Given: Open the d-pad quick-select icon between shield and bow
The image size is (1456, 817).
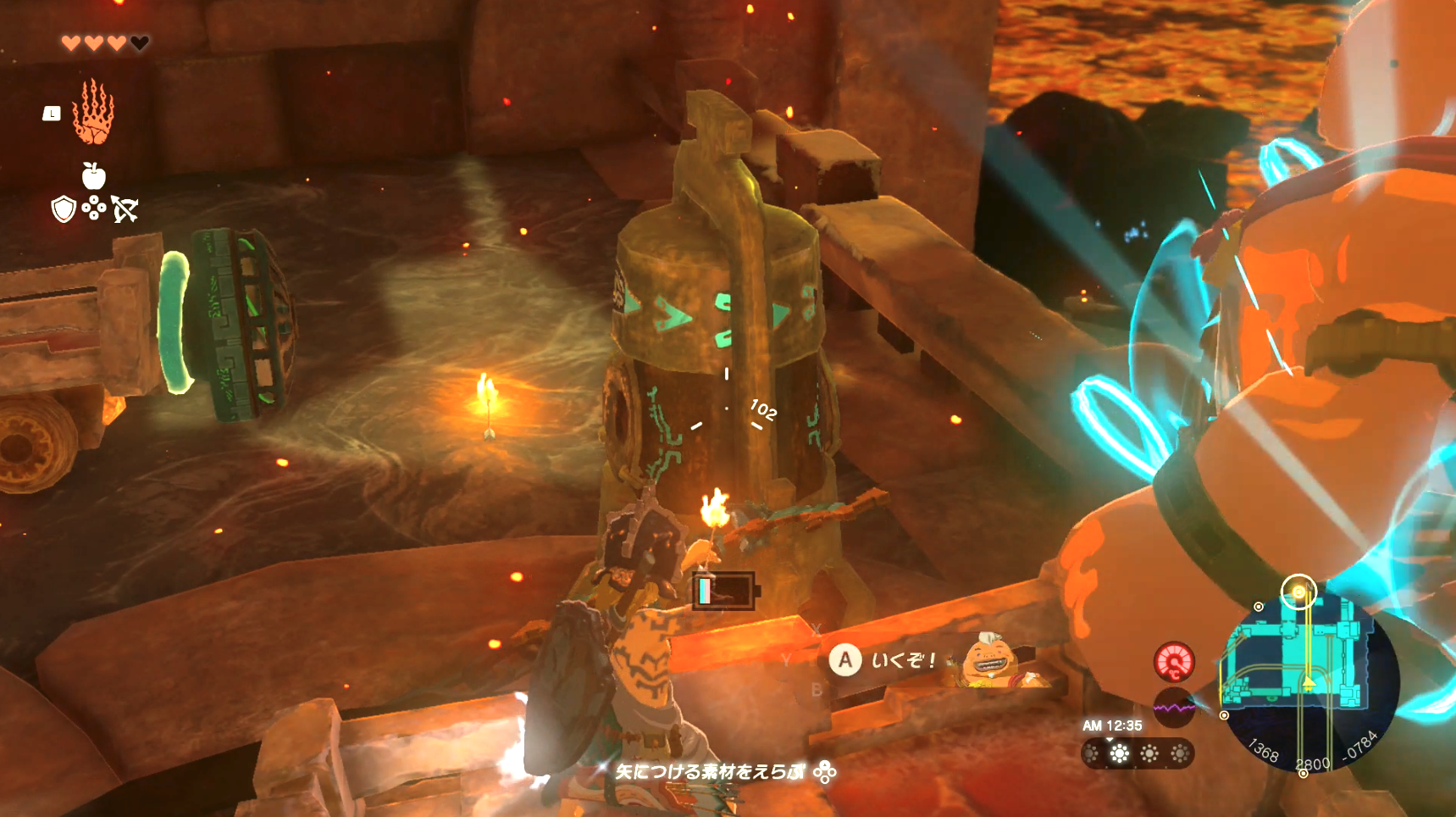Looking at the screenshot, I should tap(95, 208).
